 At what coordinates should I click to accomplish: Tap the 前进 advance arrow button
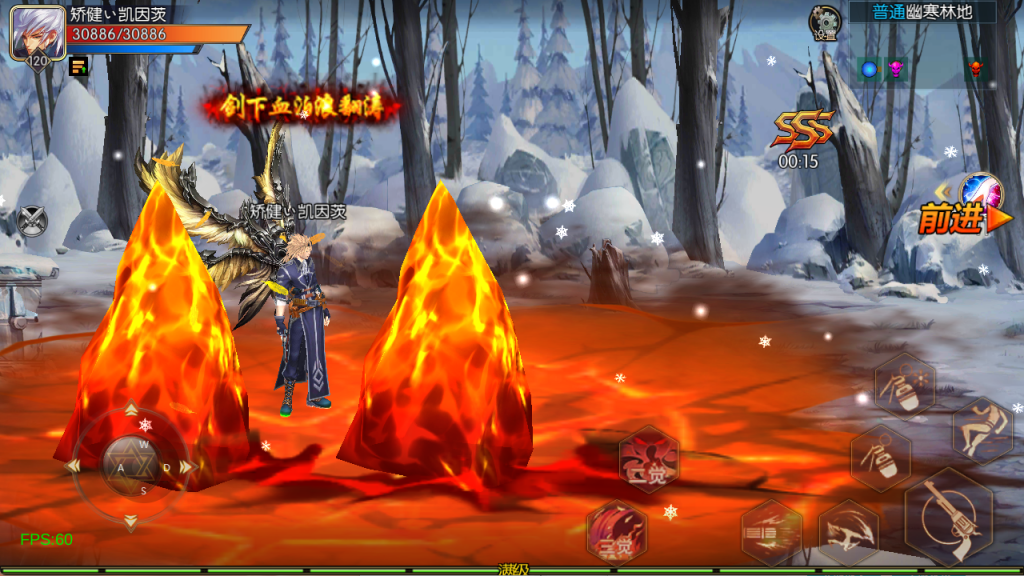click(952, 220)
